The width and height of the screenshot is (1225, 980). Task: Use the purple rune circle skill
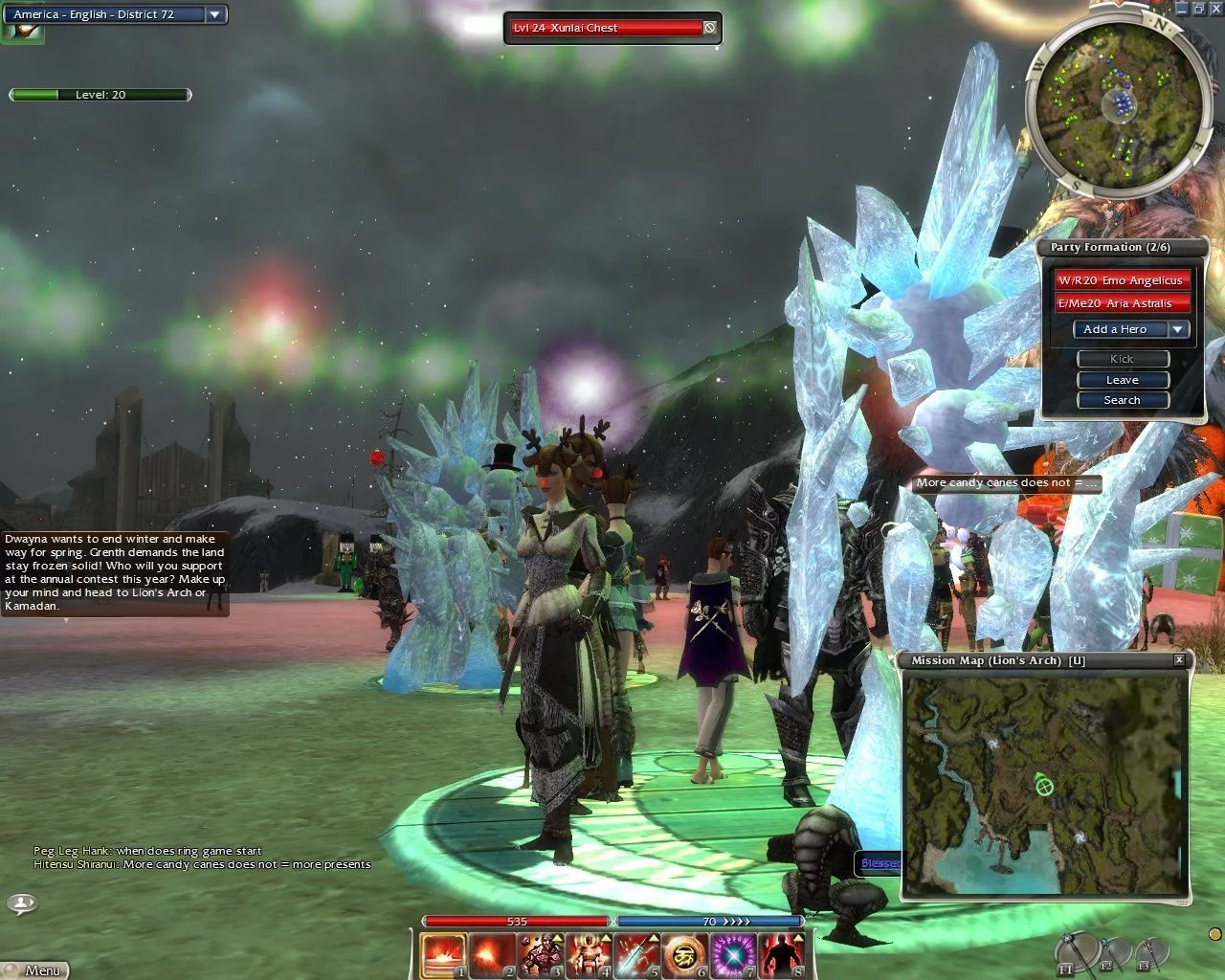[733, 955]
